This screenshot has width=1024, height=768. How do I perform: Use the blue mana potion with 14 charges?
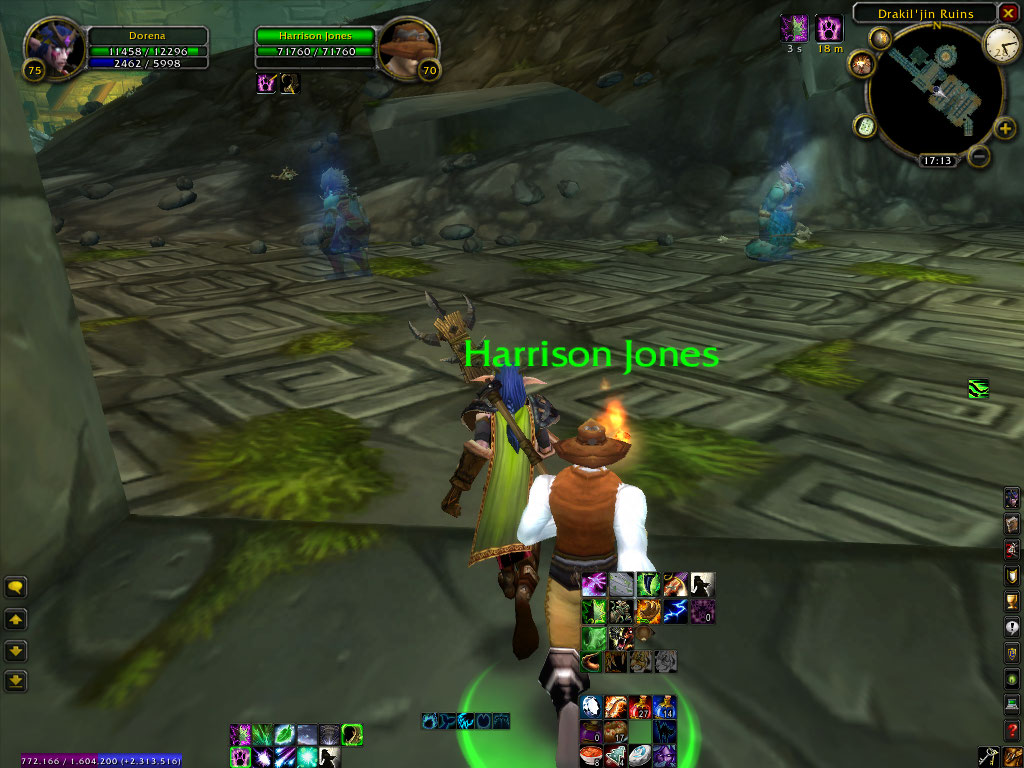665,707
